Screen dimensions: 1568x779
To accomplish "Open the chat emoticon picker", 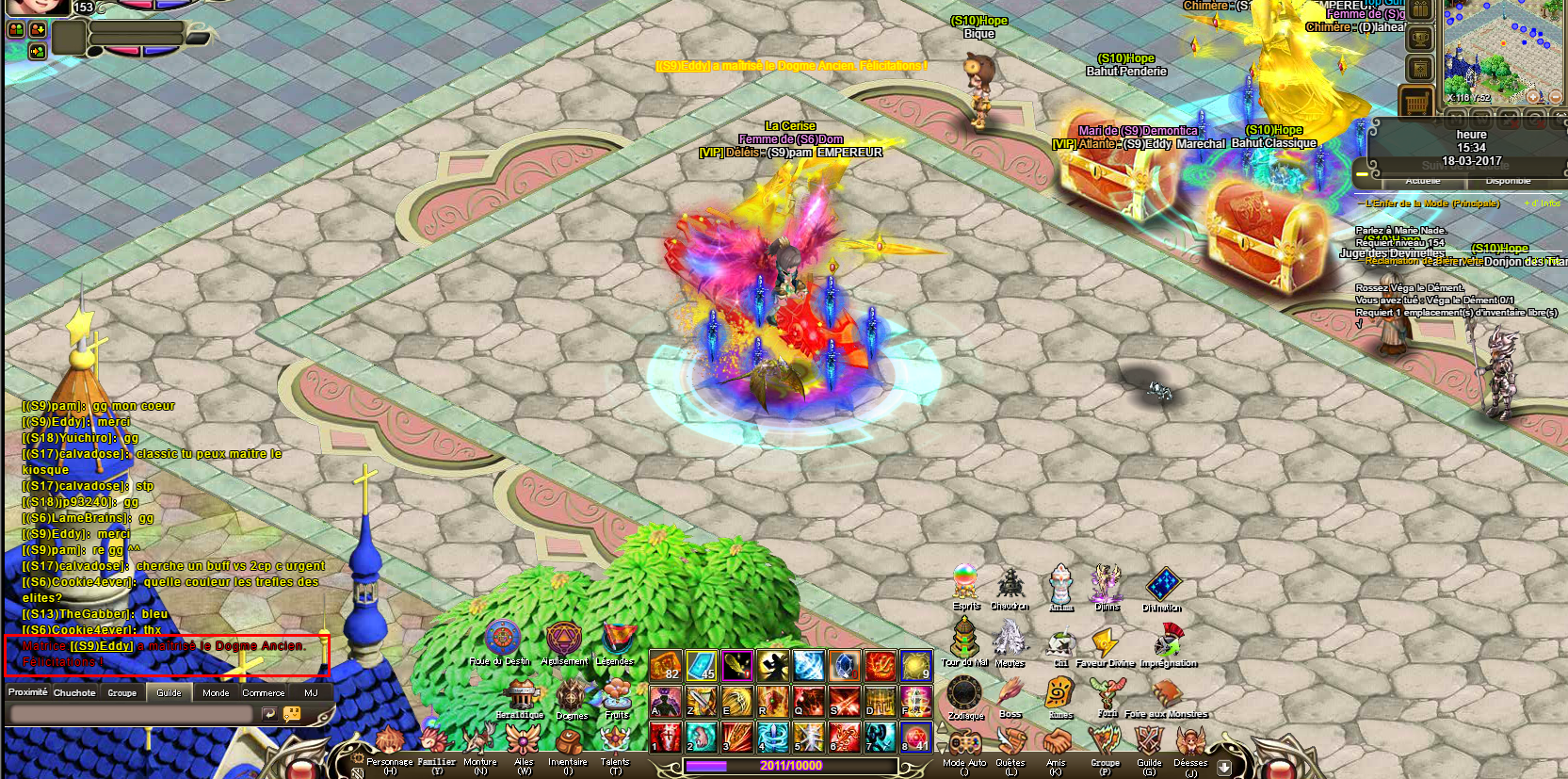I will [x=293, y=715].
